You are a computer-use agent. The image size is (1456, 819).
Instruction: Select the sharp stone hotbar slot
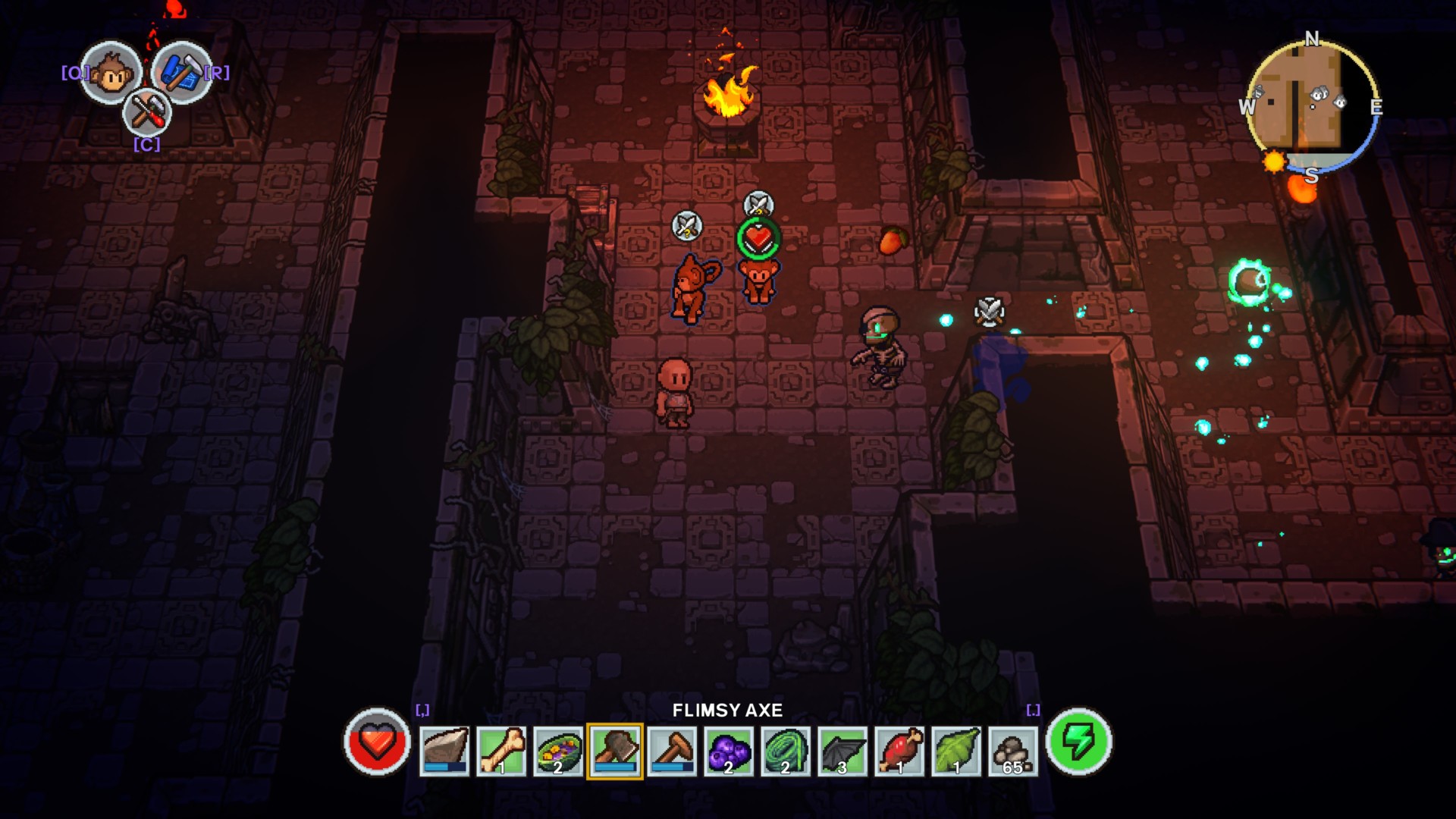(x=444, y=751)
